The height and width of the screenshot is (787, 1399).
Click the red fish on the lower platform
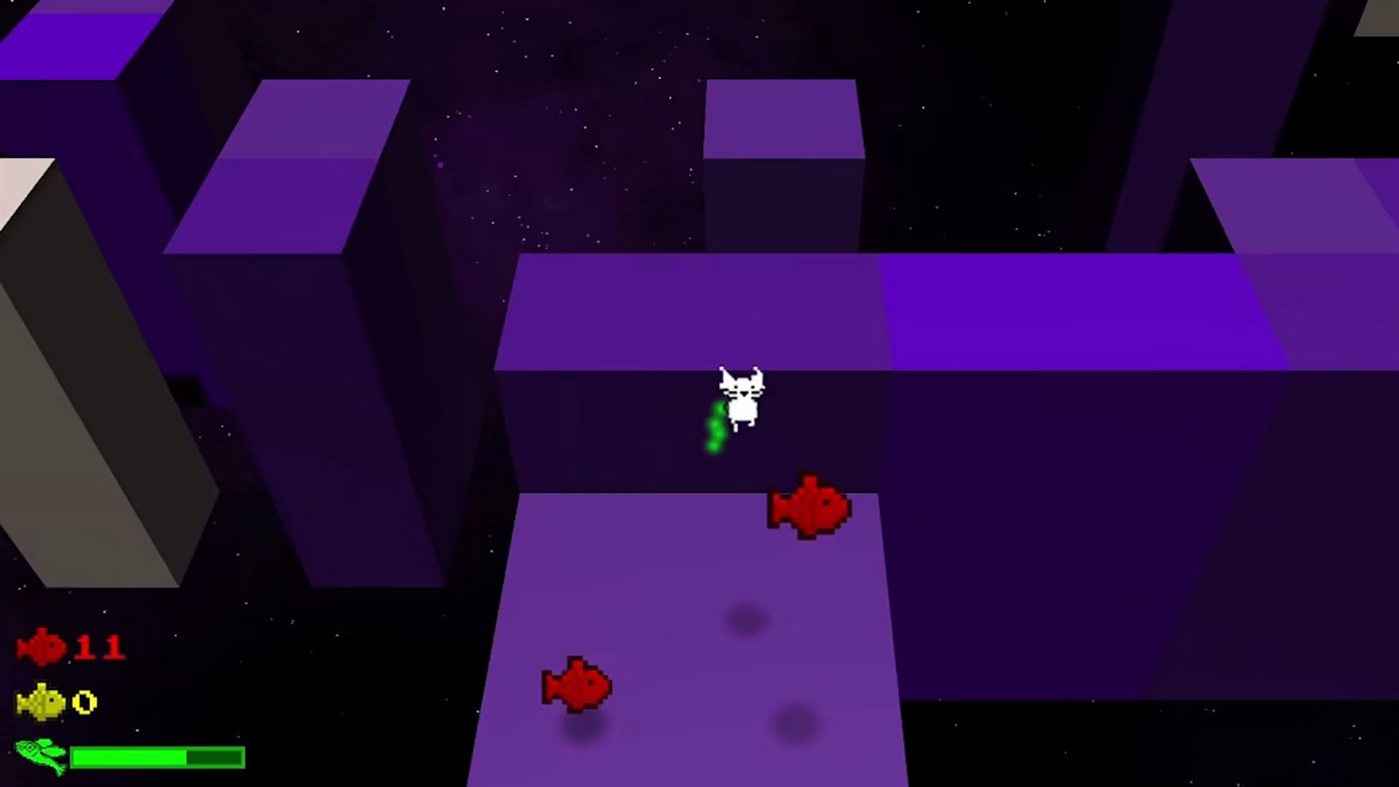577,685
